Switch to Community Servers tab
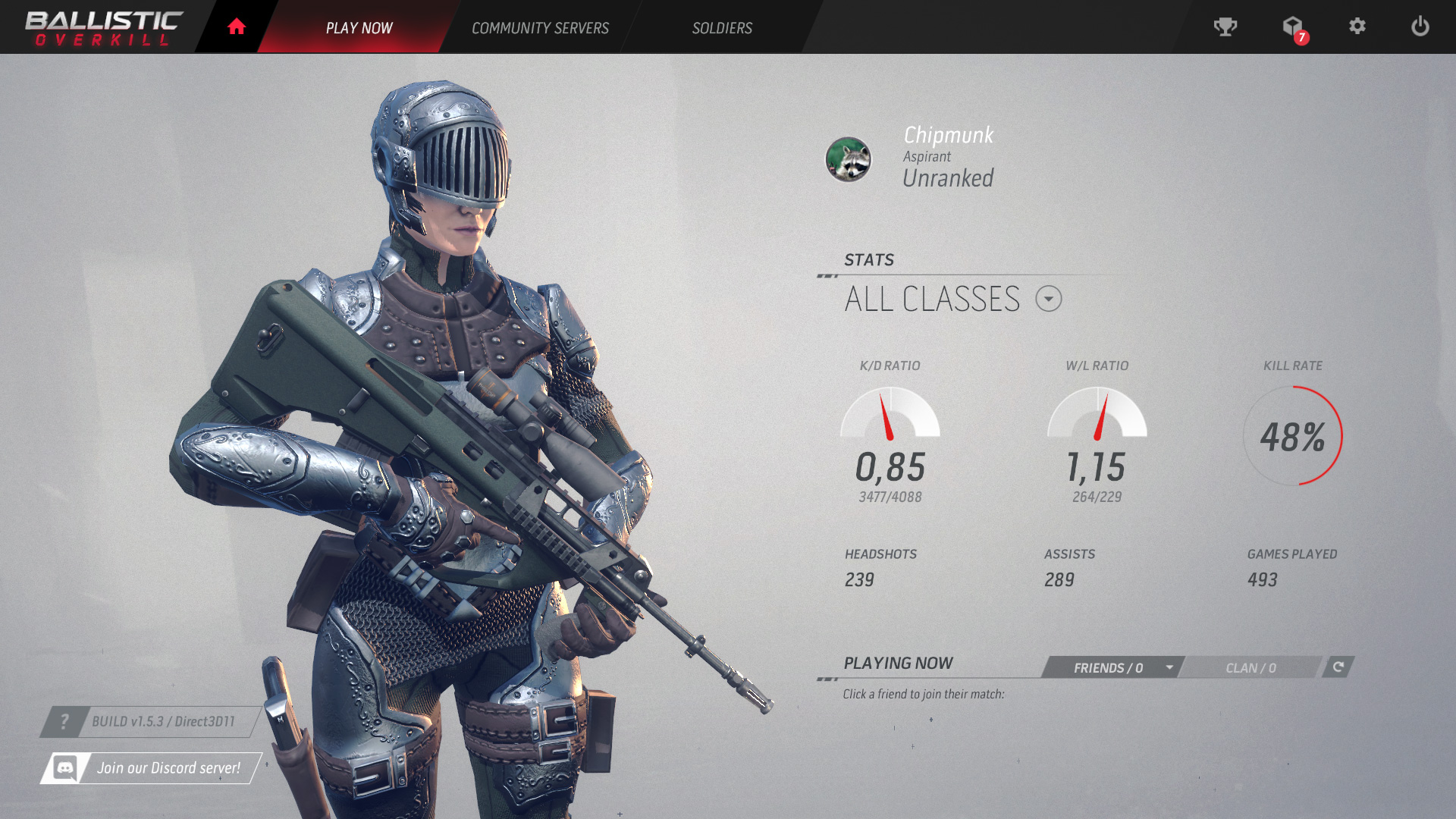1456x819 pixels. coord(540,28)
